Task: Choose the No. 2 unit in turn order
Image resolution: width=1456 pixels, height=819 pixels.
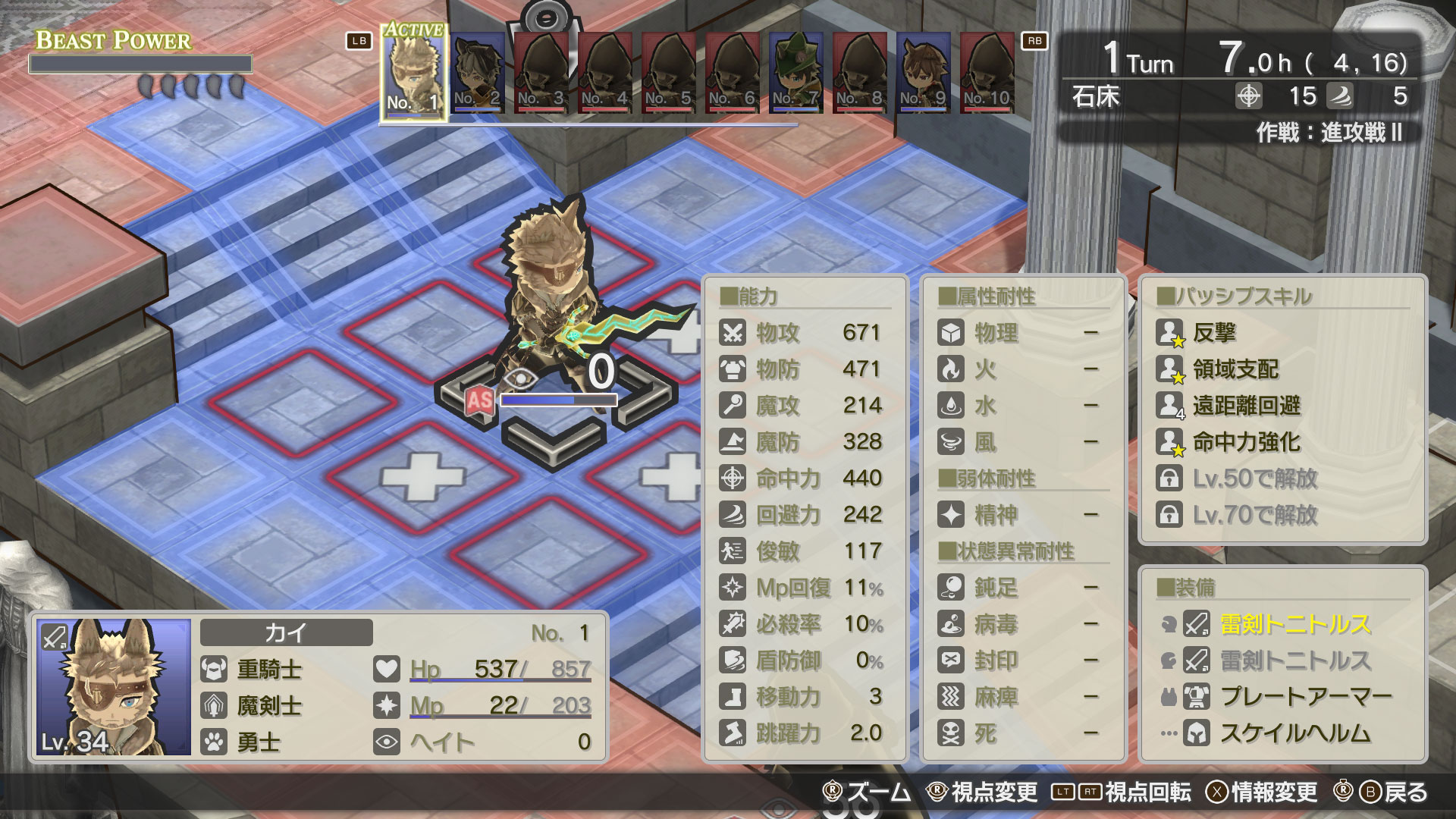Action: coord(477,74)
